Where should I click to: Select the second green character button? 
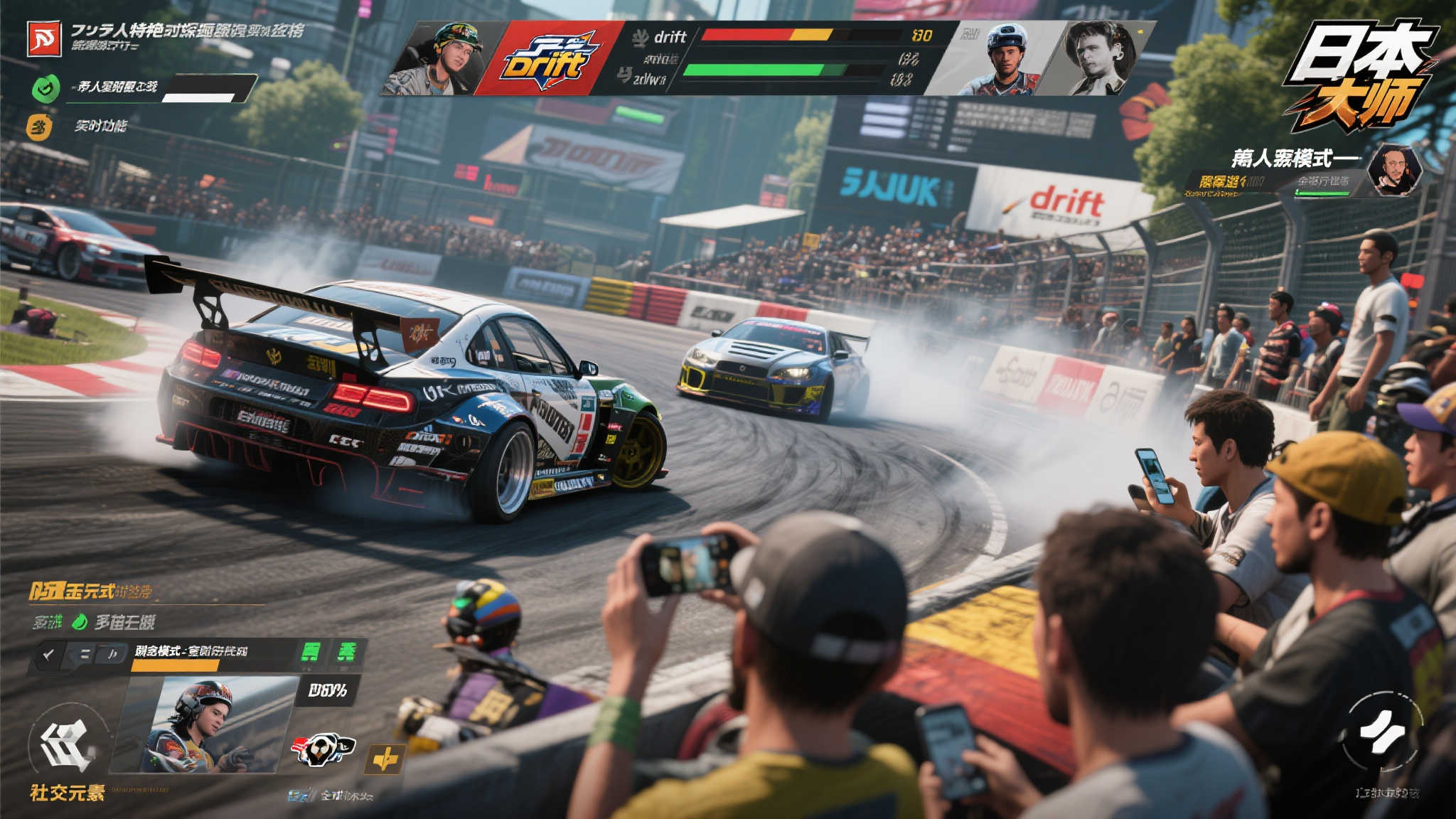coord(346,651)
